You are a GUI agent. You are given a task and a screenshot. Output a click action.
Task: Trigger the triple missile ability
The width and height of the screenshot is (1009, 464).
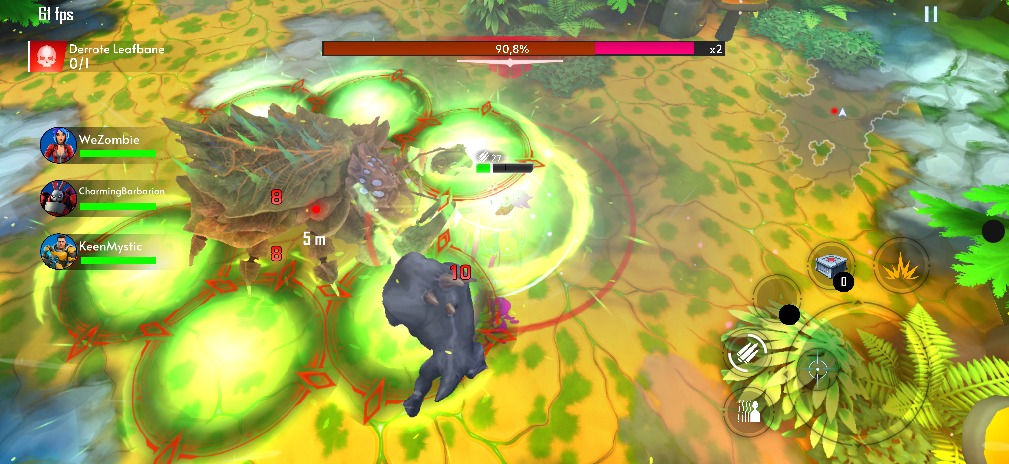pos(748,352)
